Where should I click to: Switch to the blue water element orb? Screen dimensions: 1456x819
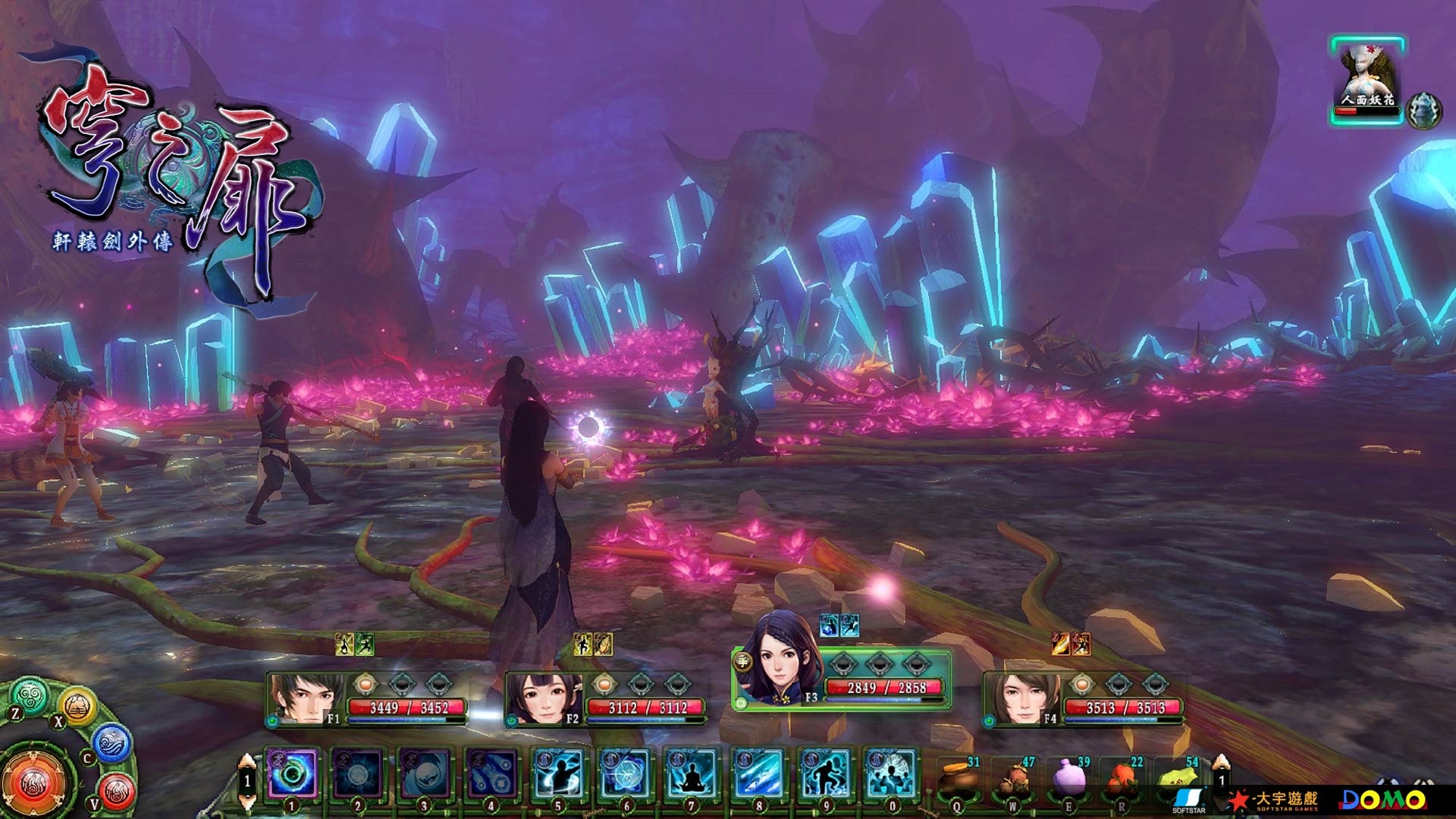click(x=112, y=744)
